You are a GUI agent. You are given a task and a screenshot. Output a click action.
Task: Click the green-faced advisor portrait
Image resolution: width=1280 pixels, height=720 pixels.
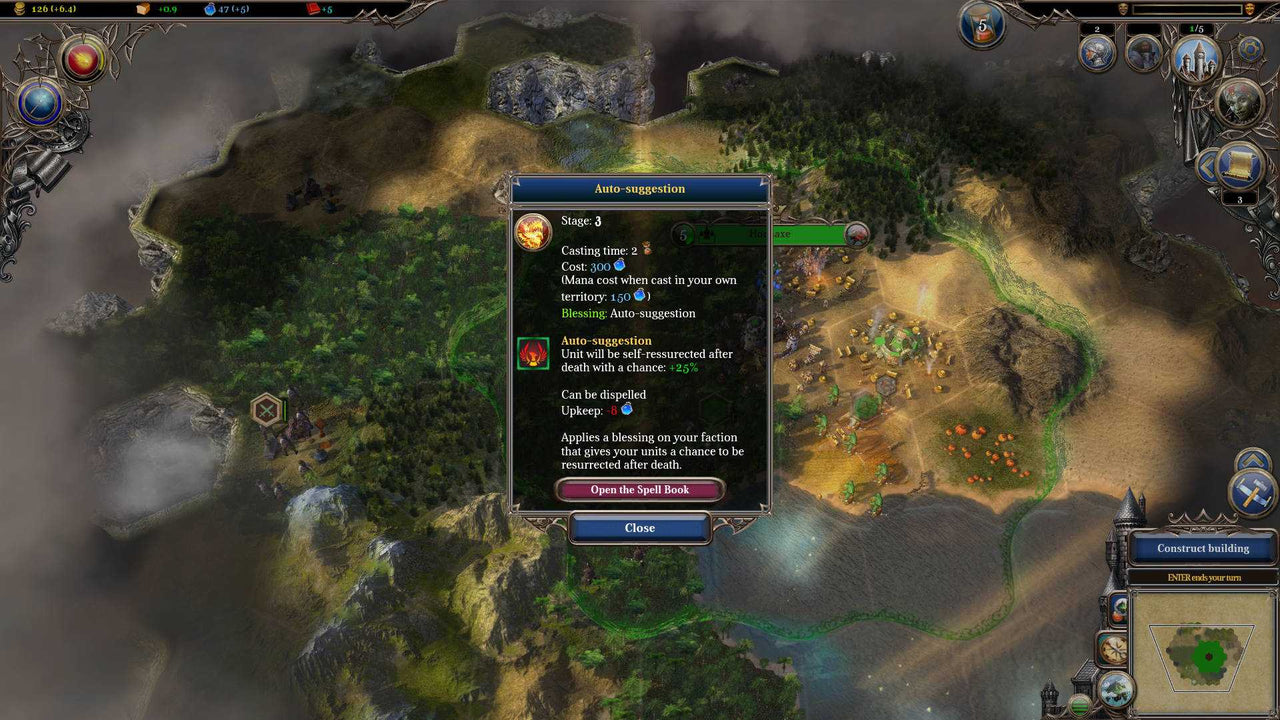click(x=1239, y=102)
